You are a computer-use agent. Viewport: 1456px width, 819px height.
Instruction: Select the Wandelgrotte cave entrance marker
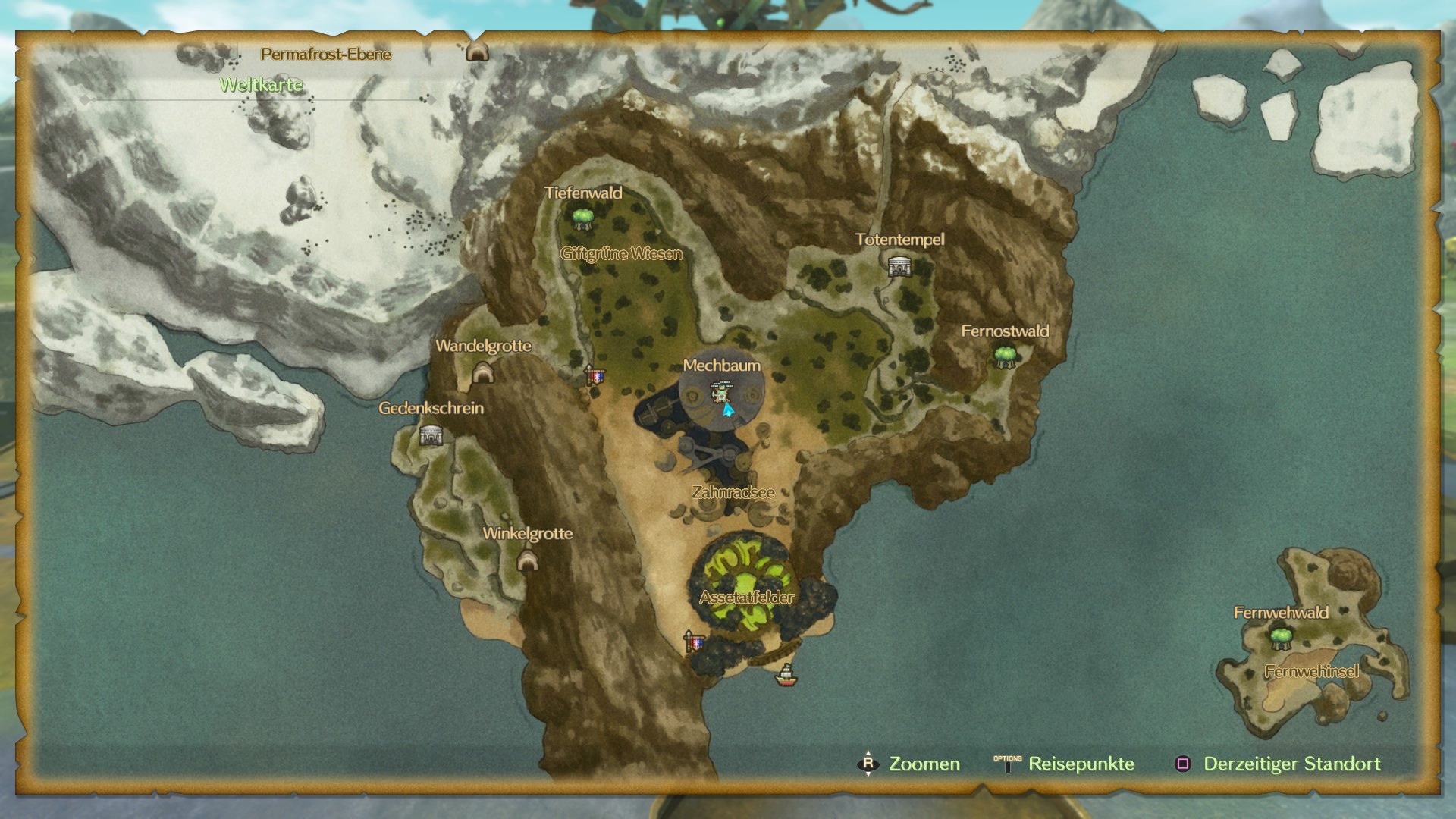[x=482, y=372]
